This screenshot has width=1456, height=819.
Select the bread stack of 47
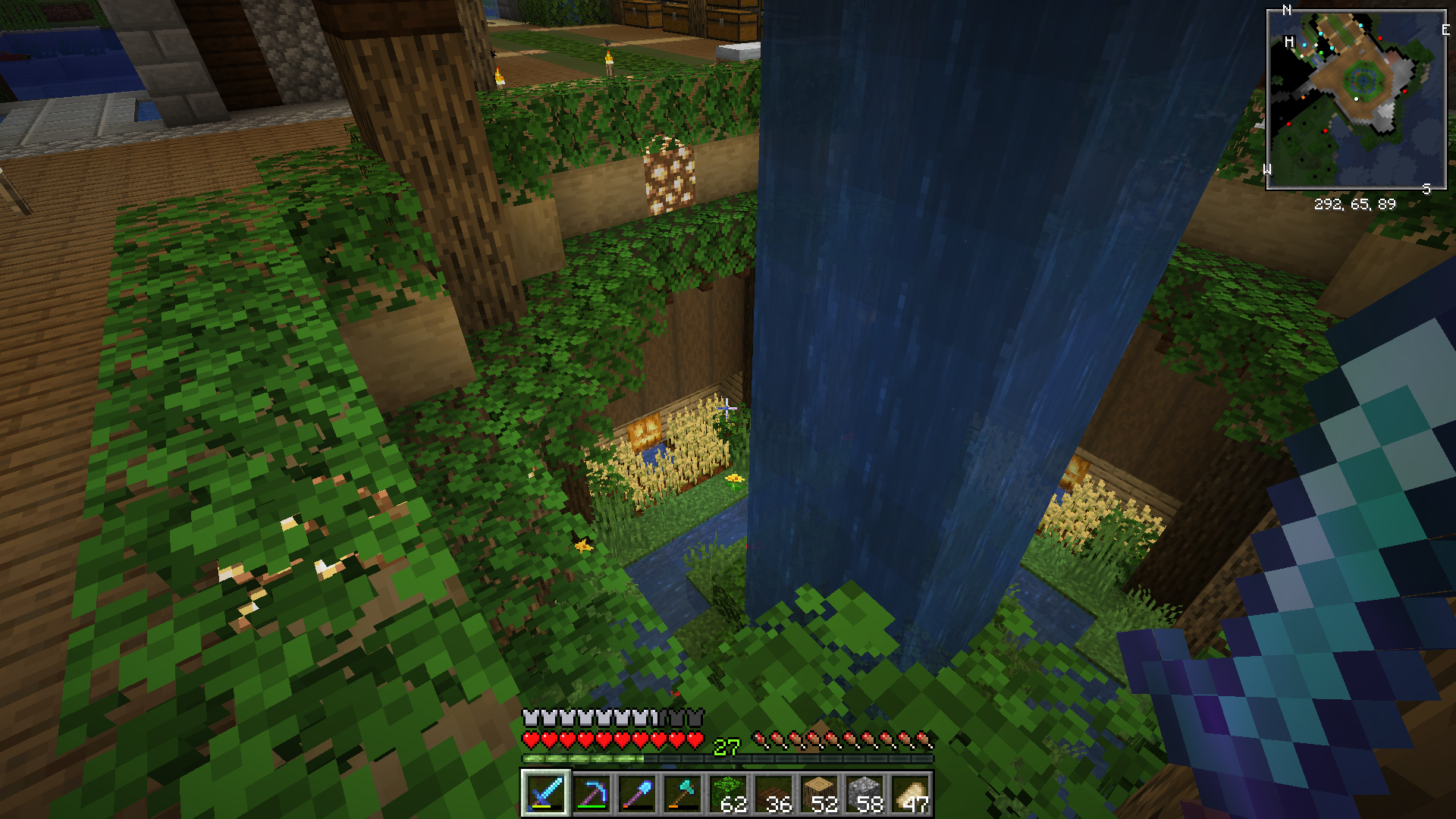pos(911,794)
